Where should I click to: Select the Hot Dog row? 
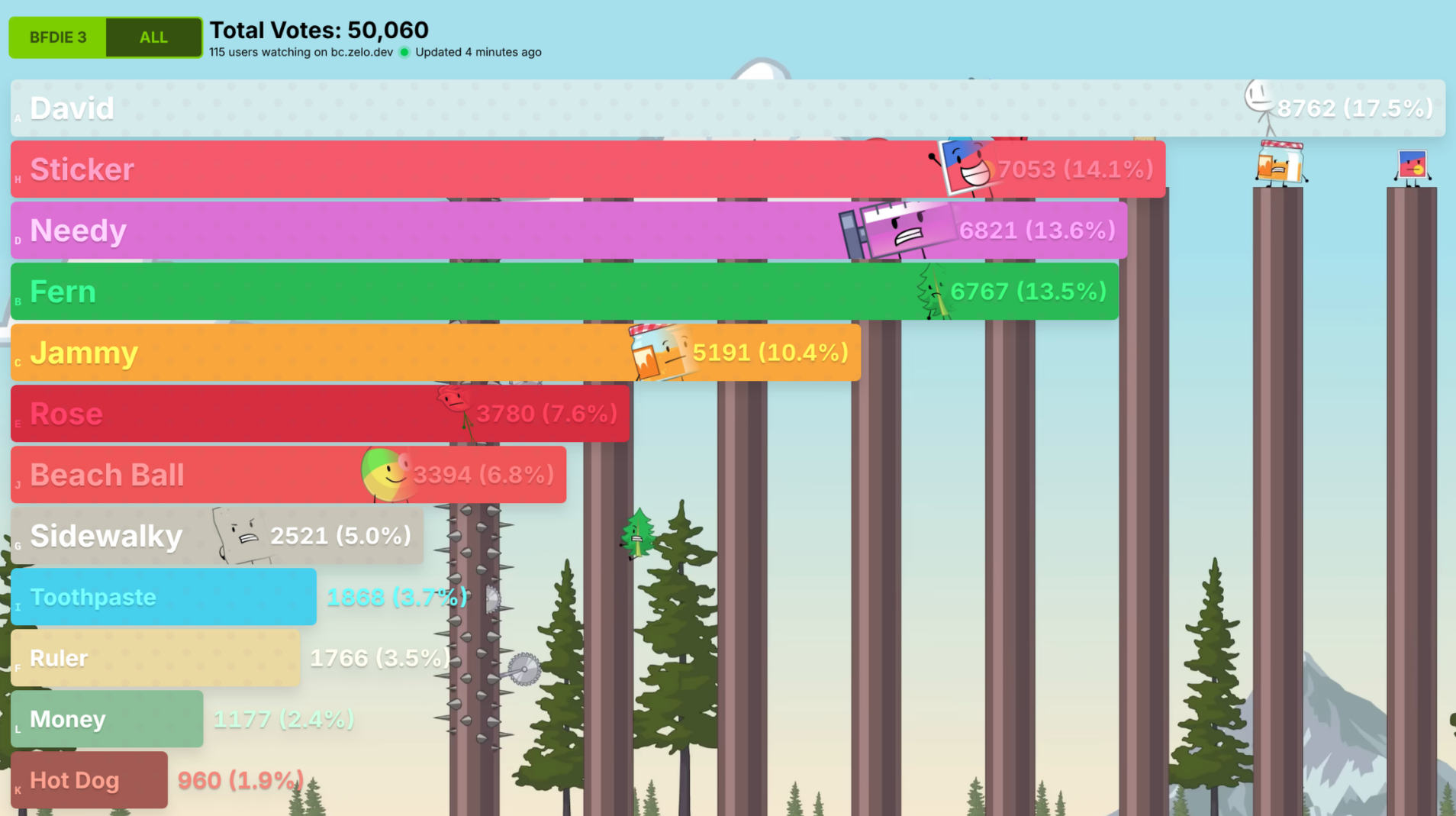[89, 780]
